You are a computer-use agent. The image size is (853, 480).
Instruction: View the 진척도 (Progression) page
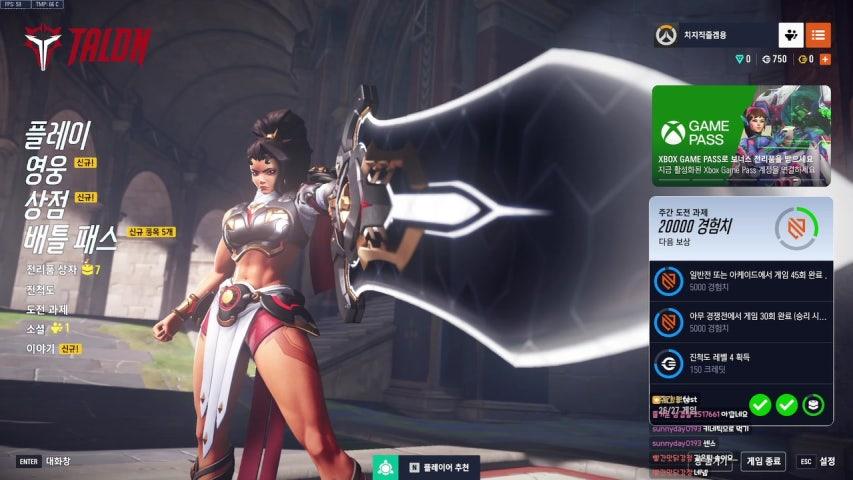(41, 290)
